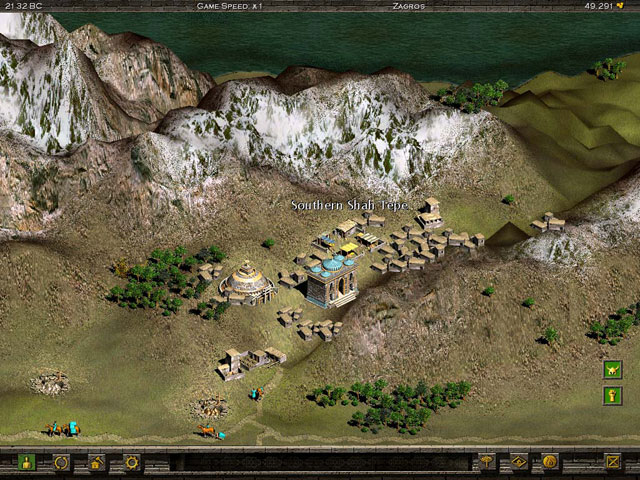Click the axe icon in bottom bar
The image size is (640, 480).
(x=487, y=462)
